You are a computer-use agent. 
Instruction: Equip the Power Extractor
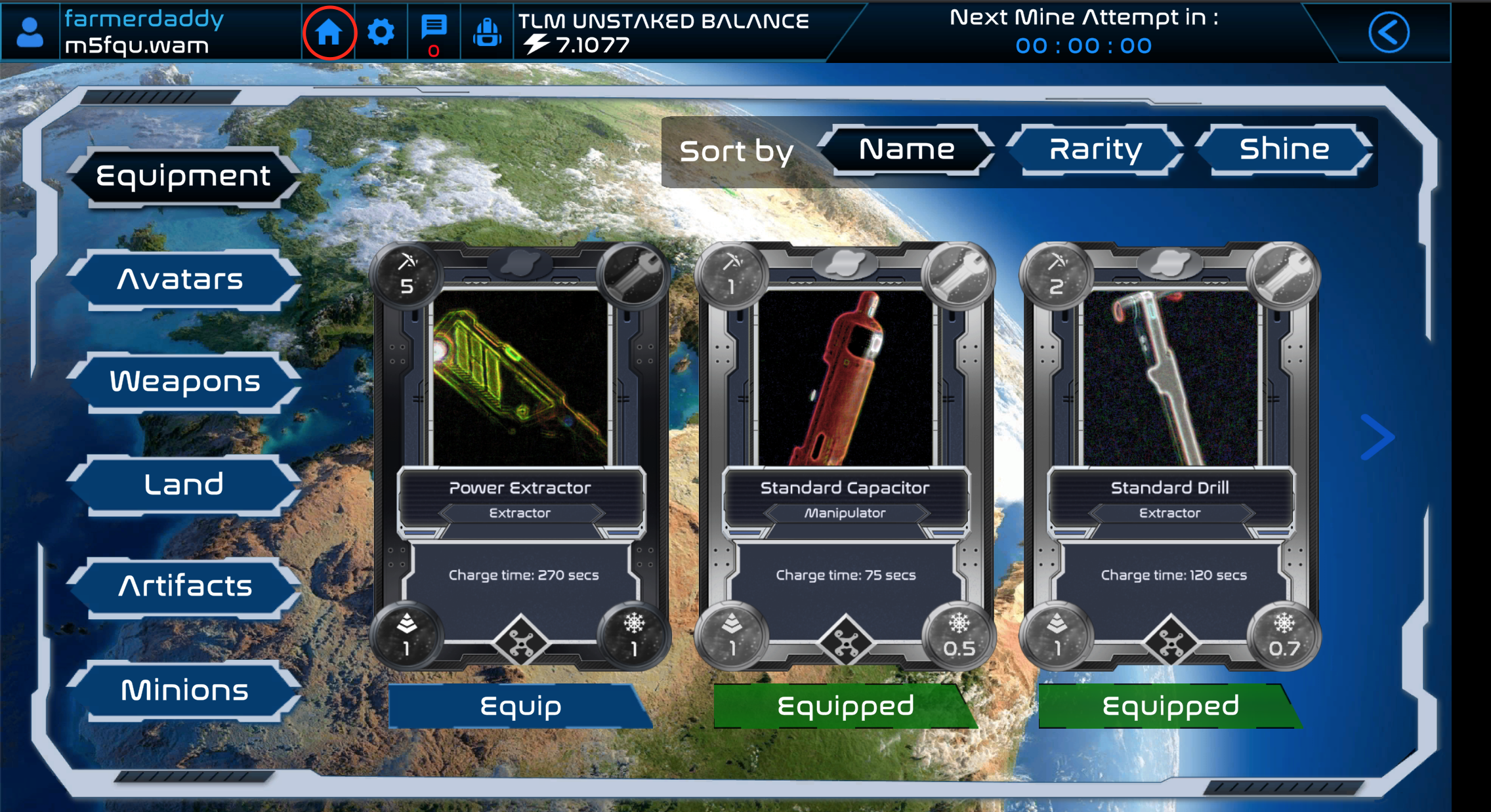(x=520, y=706)
